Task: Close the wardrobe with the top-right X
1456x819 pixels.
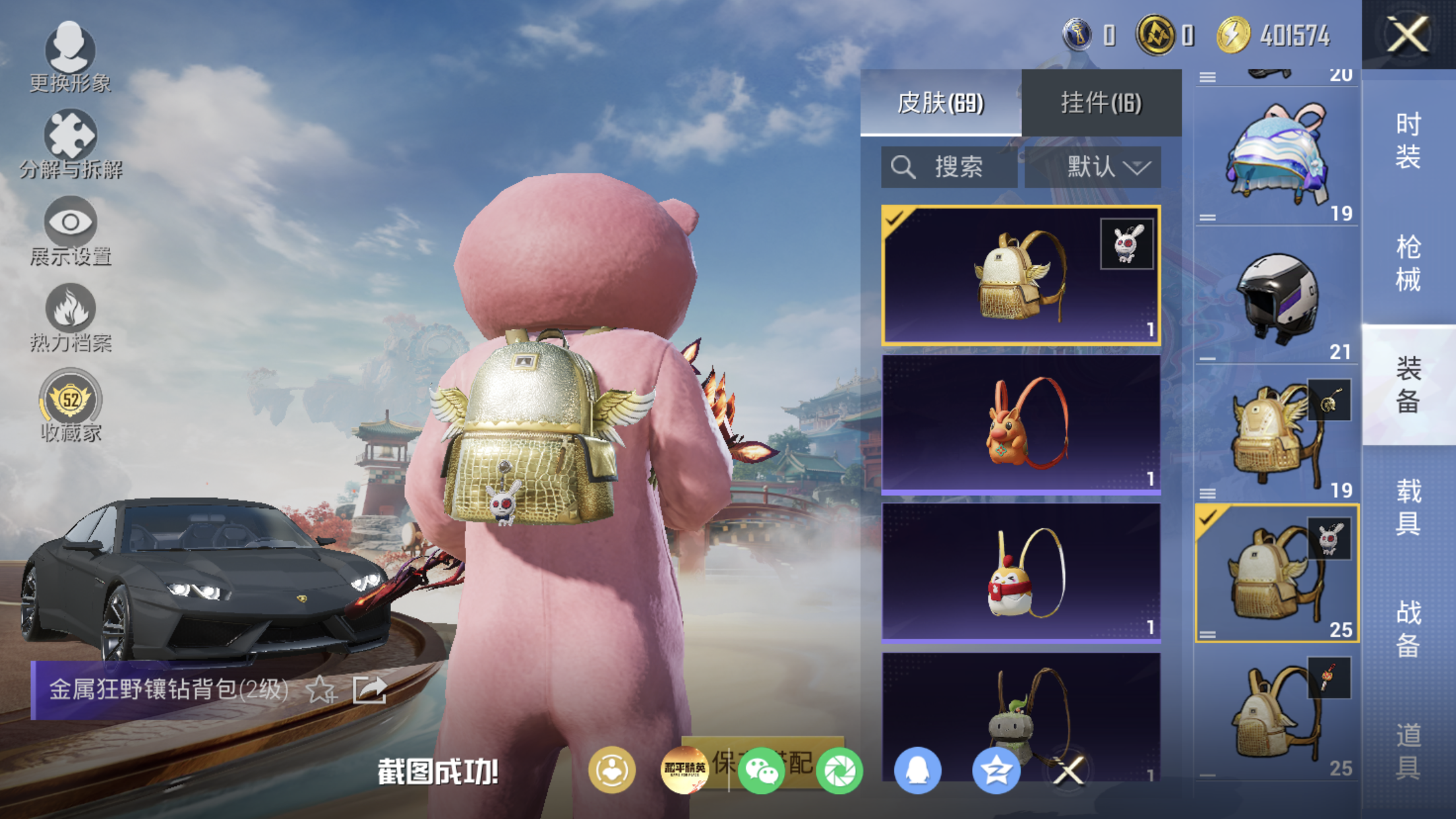Action: [1407, 34]
